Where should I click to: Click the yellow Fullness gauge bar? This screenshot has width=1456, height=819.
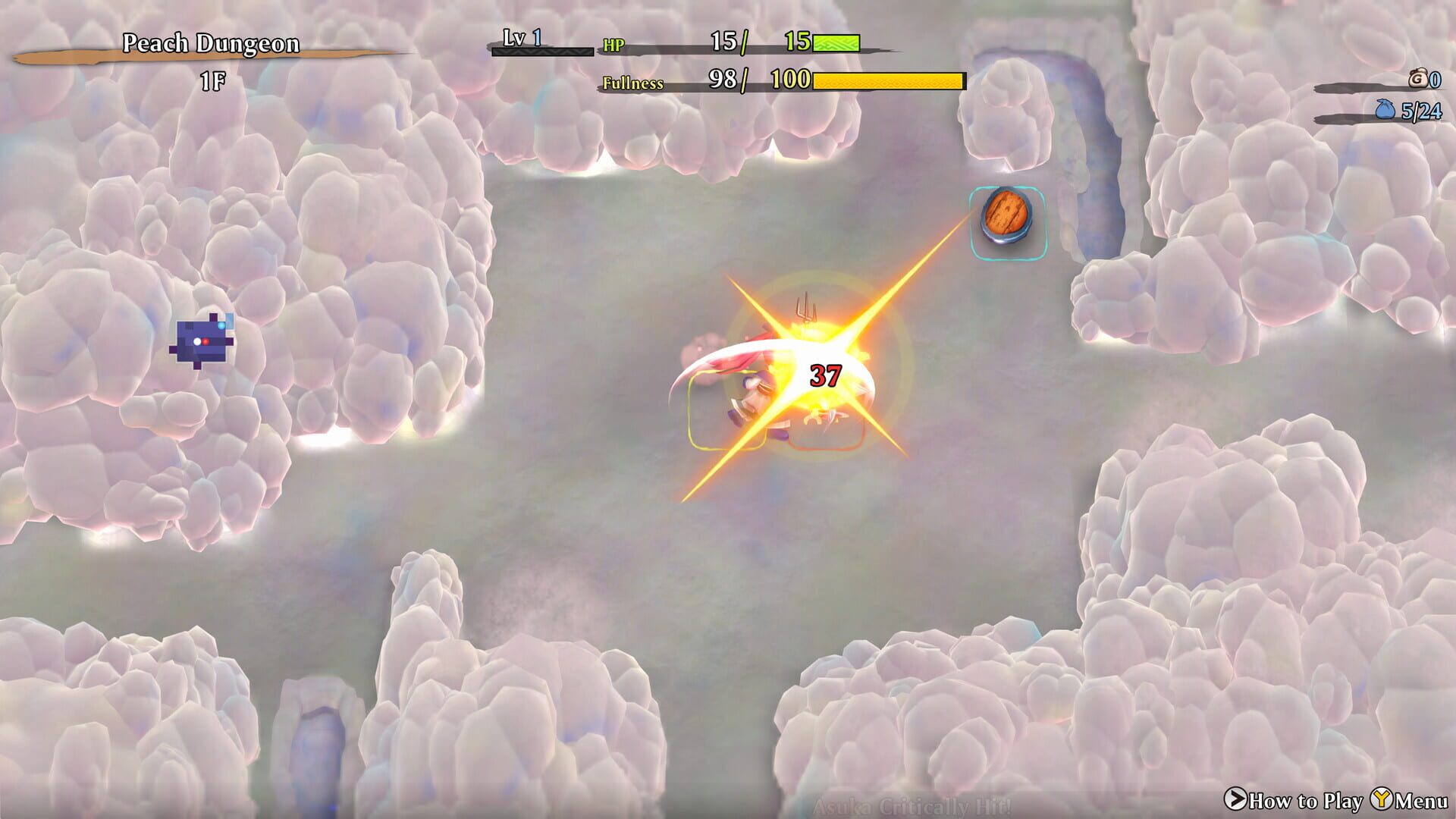click(887, 79)
